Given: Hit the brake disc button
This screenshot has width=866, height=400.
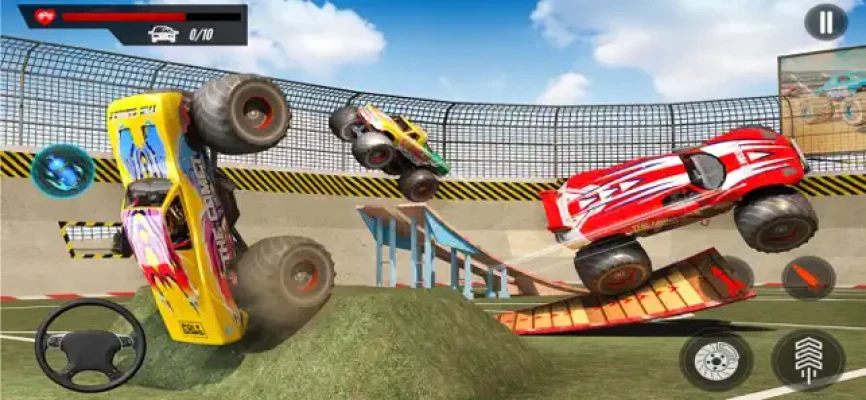Looking at the screenshot, I should [716, 360].
